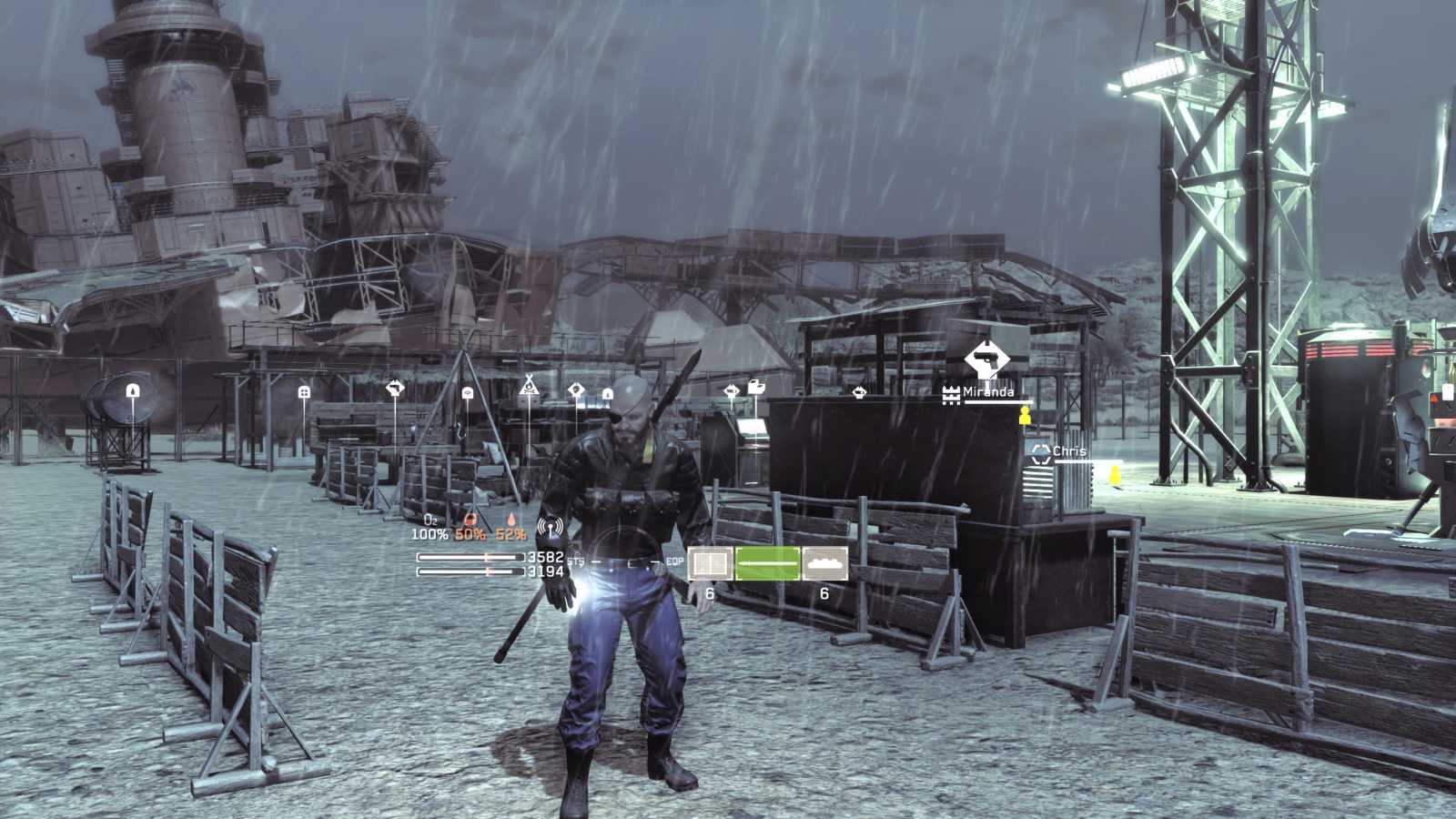Select the Chris name label

(x=1069, y=450)
